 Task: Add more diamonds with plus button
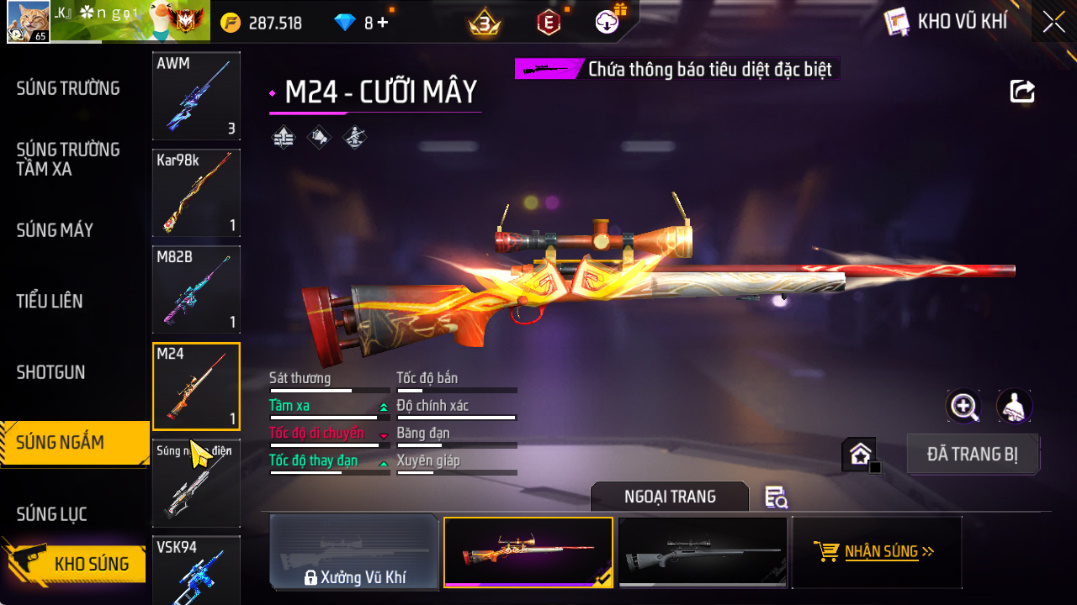[x=382, y=22]
